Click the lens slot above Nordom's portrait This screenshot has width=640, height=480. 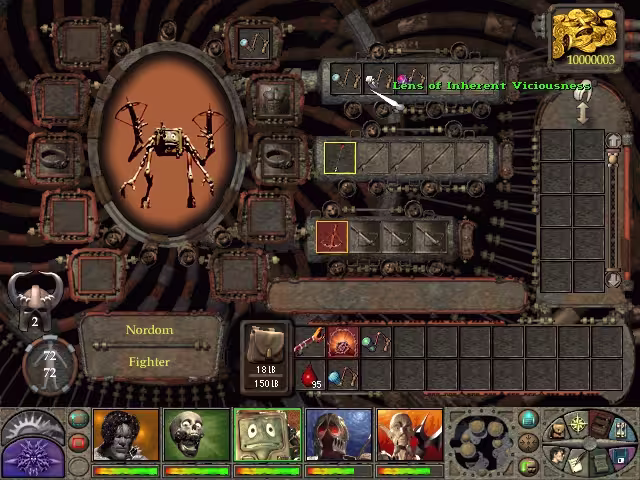[252, 42]
